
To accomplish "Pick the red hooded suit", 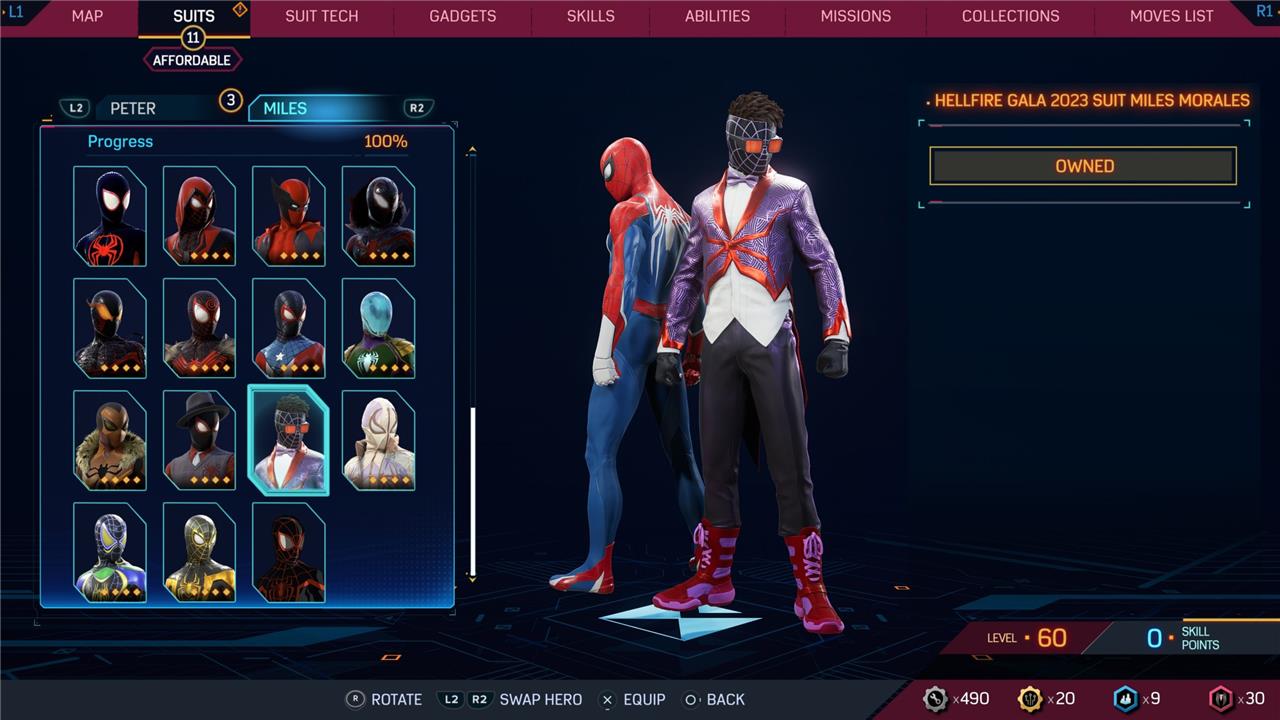I will [x=199, y=216].
